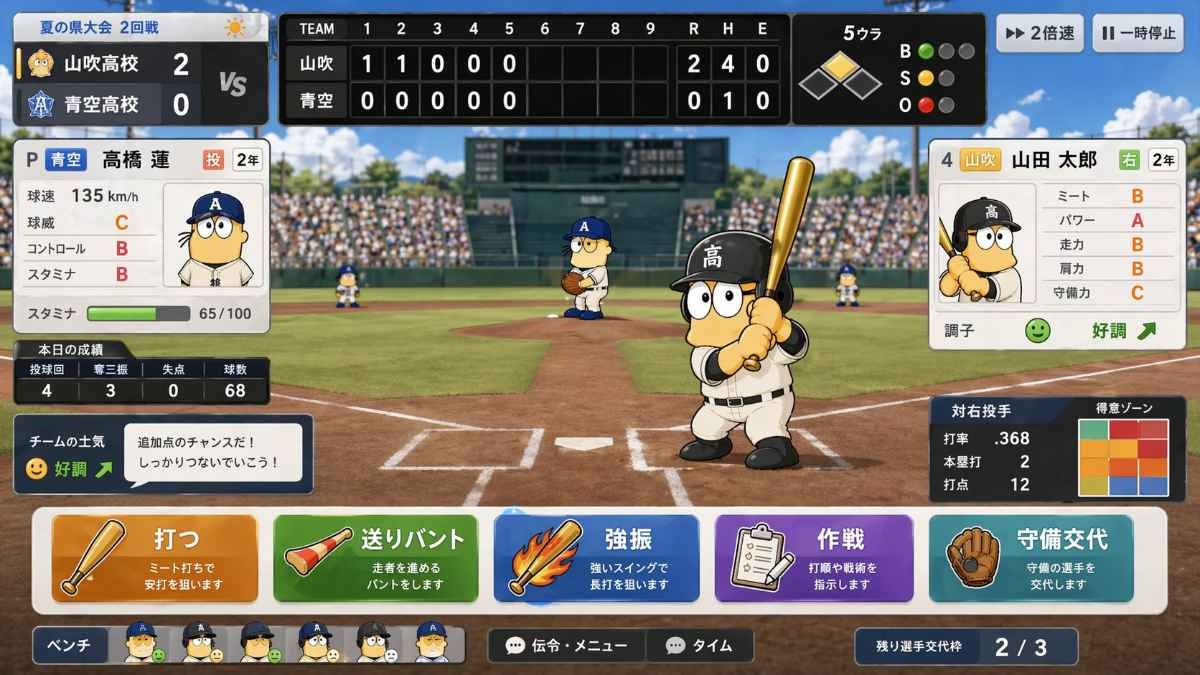Viewport: 1200px width, 675px height.
Task: Open the 伝令・メニュー messenger menu
Action: [x=567, y=646]
